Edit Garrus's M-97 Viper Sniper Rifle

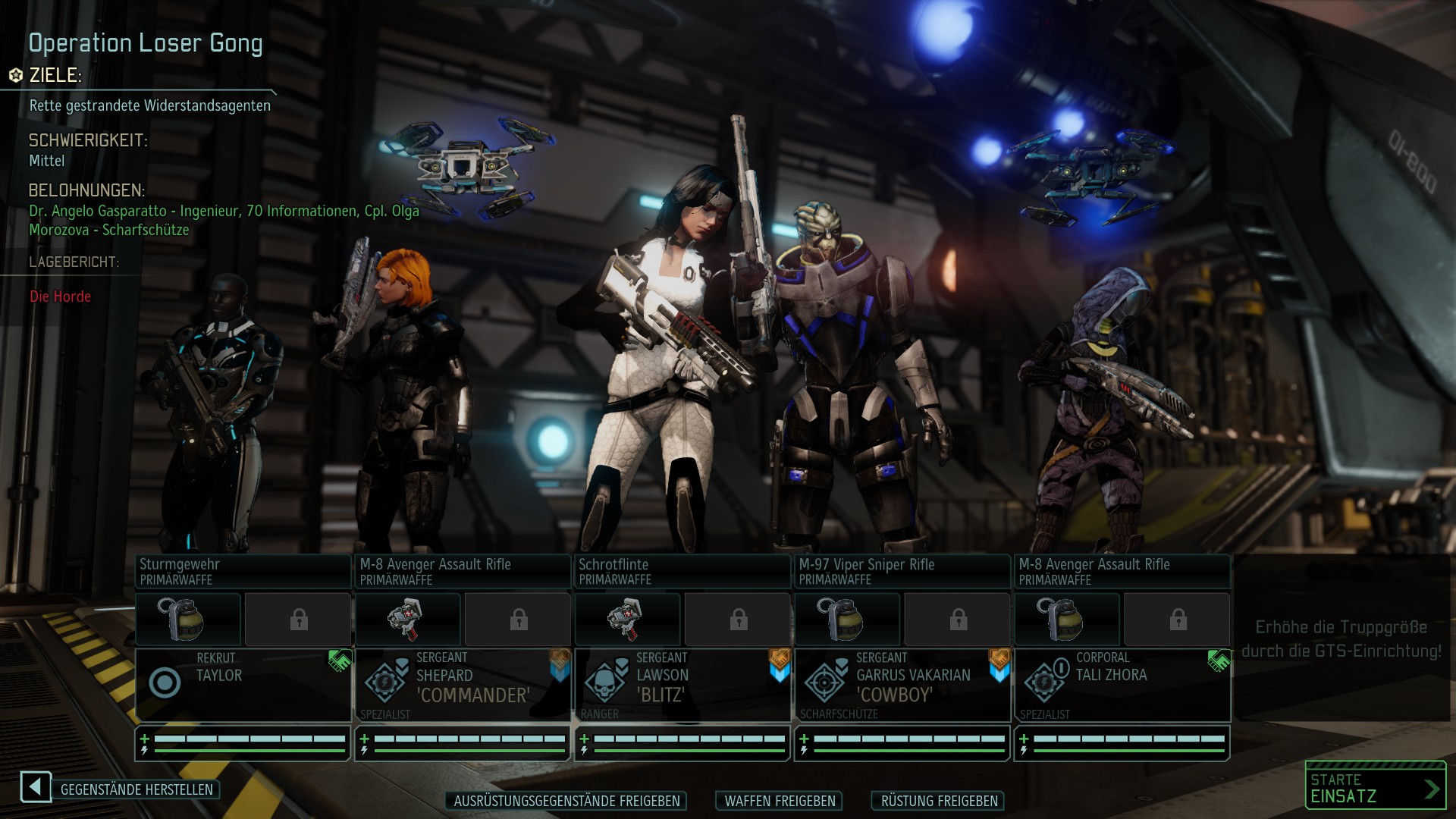tap(902, 572)
